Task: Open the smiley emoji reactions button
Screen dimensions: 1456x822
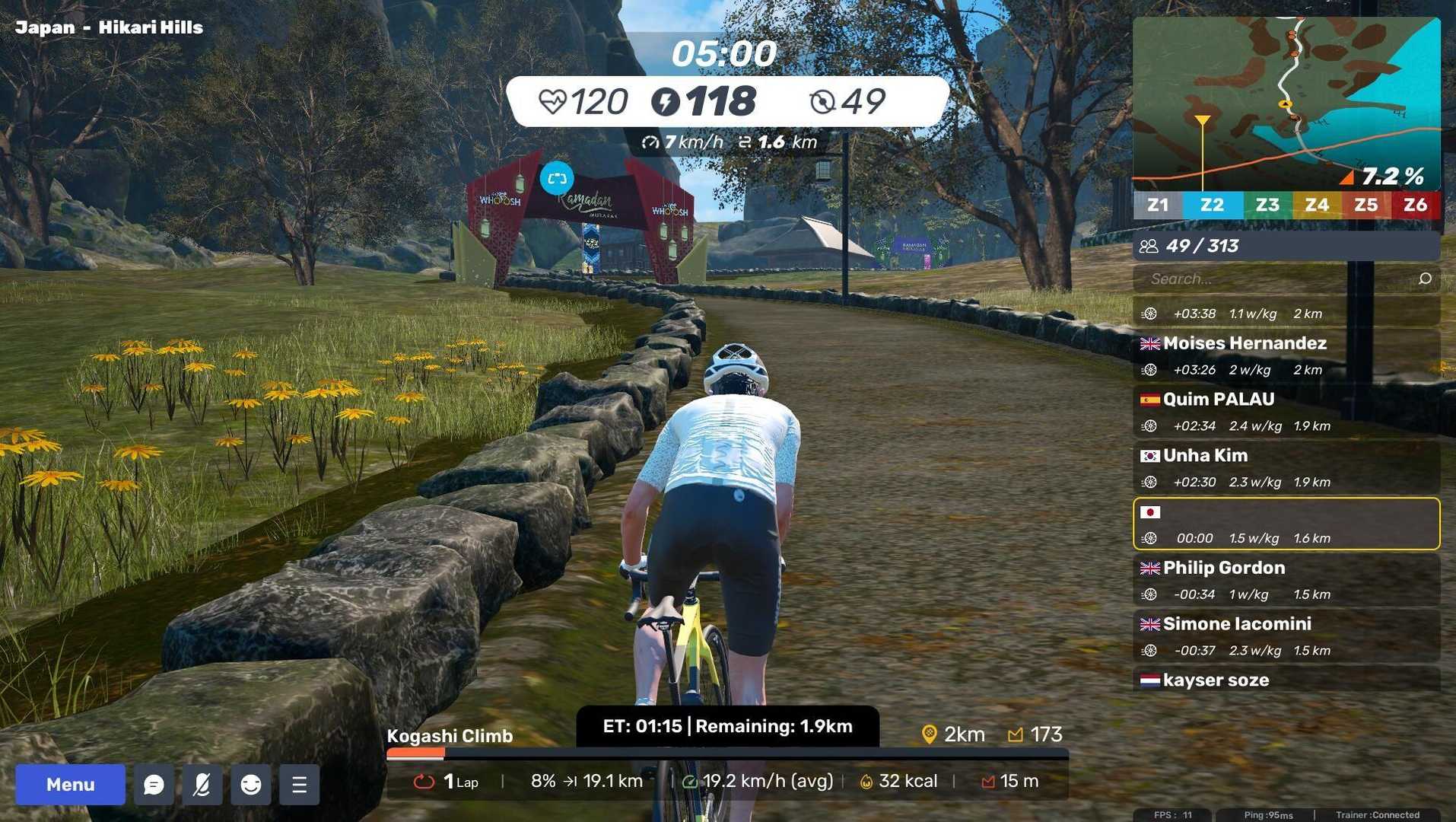Action: click(x=251, y=785)
